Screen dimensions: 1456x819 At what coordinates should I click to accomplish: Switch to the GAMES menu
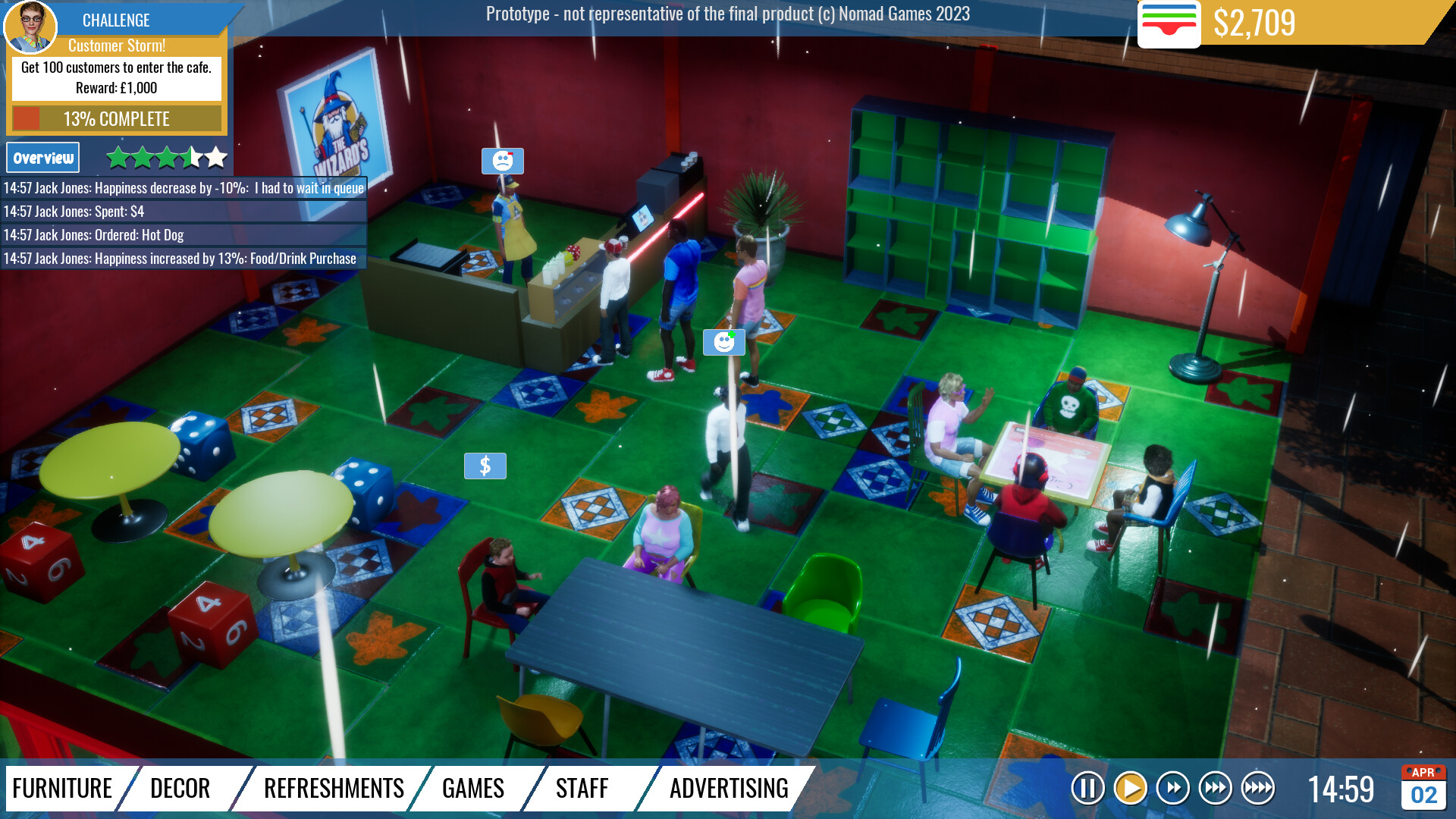[x=472, y=788]
